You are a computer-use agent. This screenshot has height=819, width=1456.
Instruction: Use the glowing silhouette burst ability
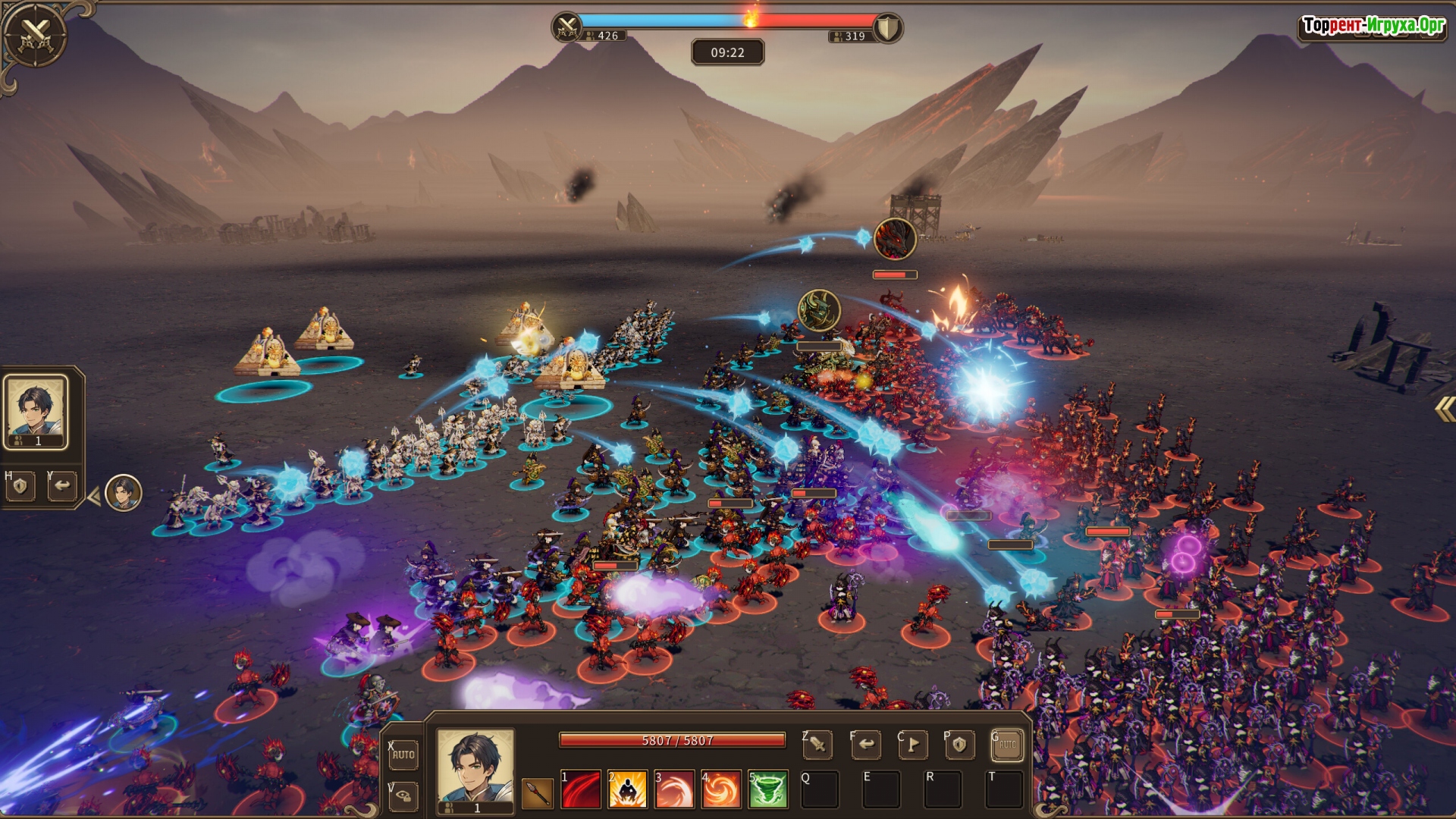click(627, 790)
